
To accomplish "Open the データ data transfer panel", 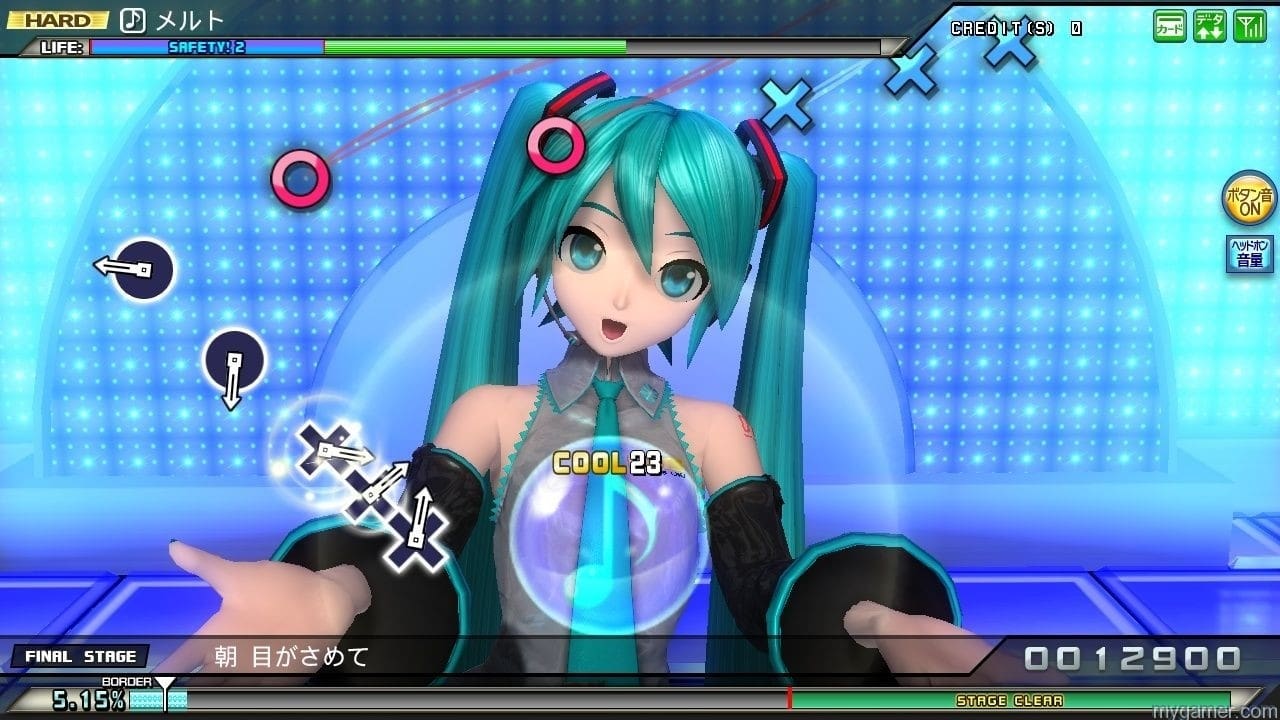I will click(x=1209, y=25).
